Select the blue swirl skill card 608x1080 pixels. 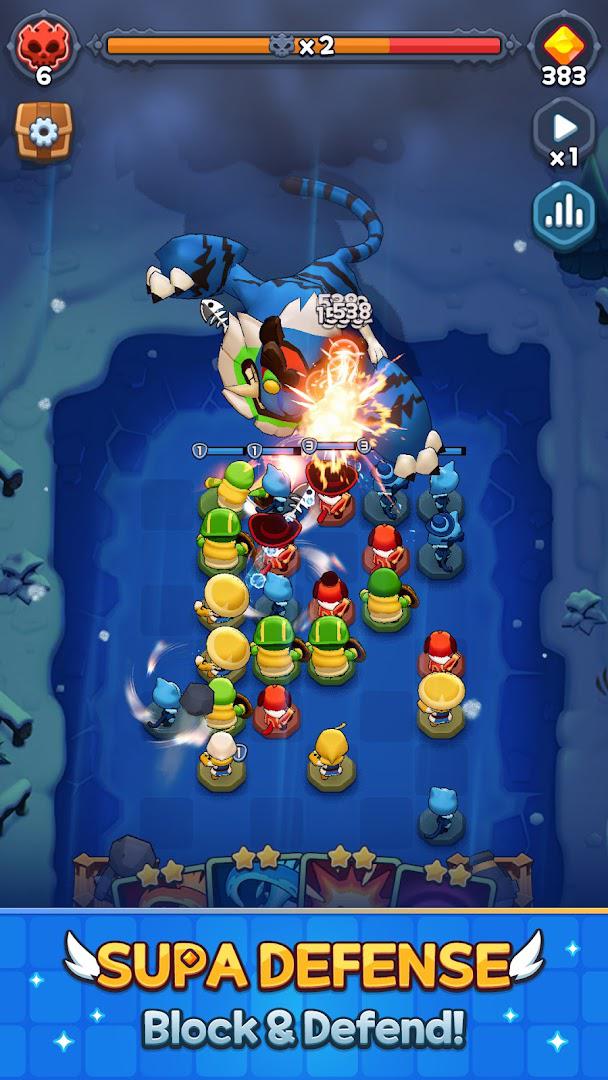[x=252, y=884]
